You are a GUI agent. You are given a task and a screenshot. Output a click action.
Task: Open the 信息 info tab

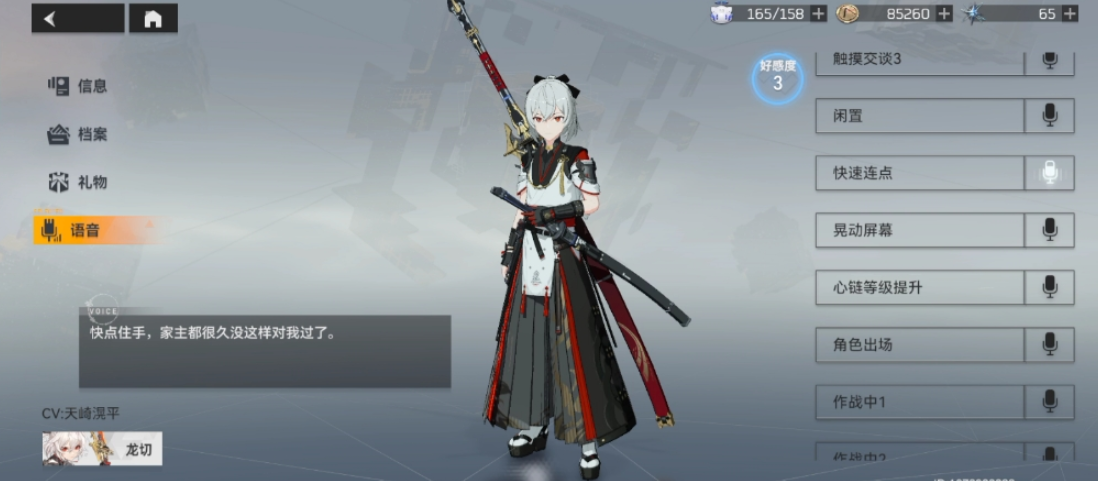pyautogui.click(x=79, y=86)
